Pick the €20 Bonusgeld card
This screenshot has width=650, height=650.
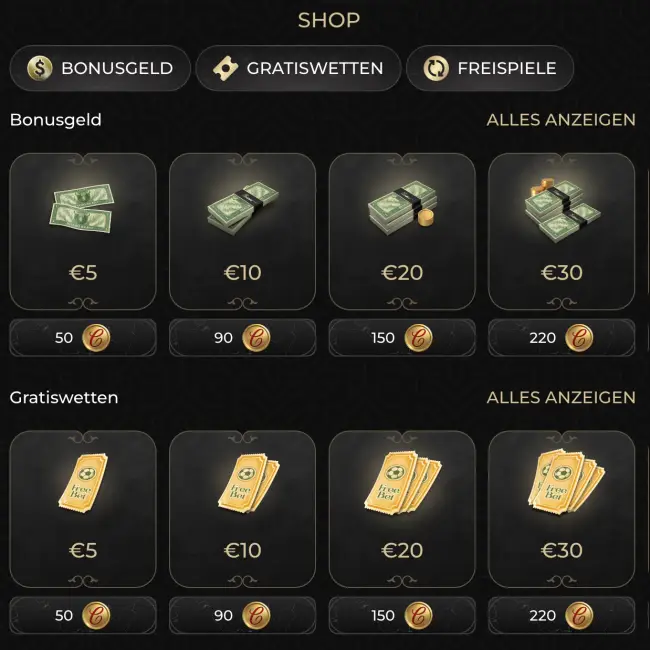402,231
